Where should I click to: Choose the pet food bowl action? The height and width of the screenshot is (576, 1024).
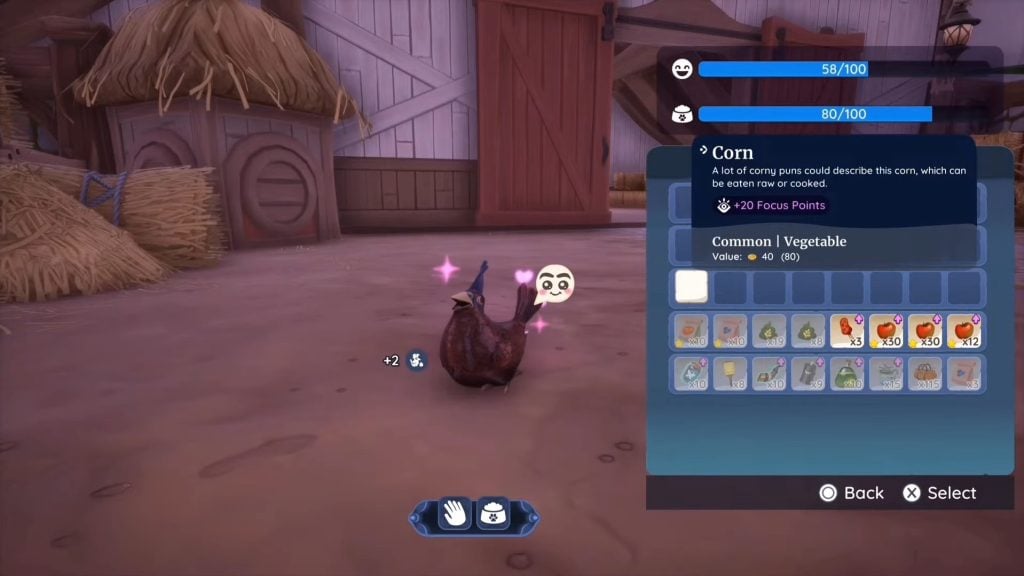[x=491, y=514]
